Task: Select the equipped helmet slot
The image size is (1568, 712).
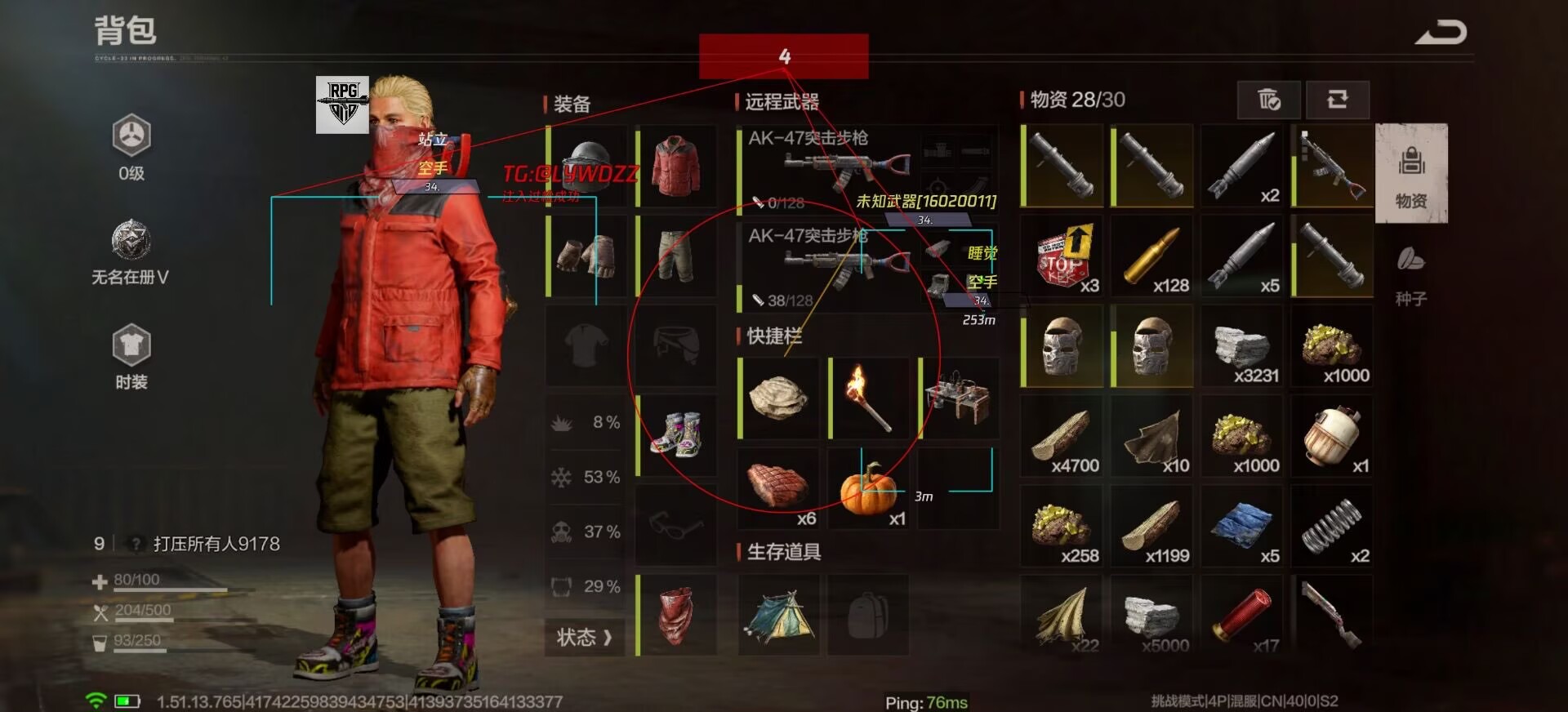Action: point(586,166)
